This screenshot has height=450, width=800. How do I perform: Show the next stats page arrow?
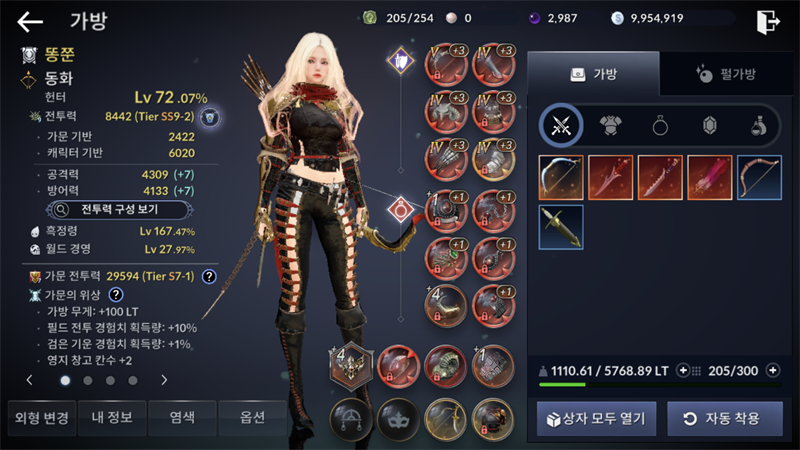click(164, 380)
